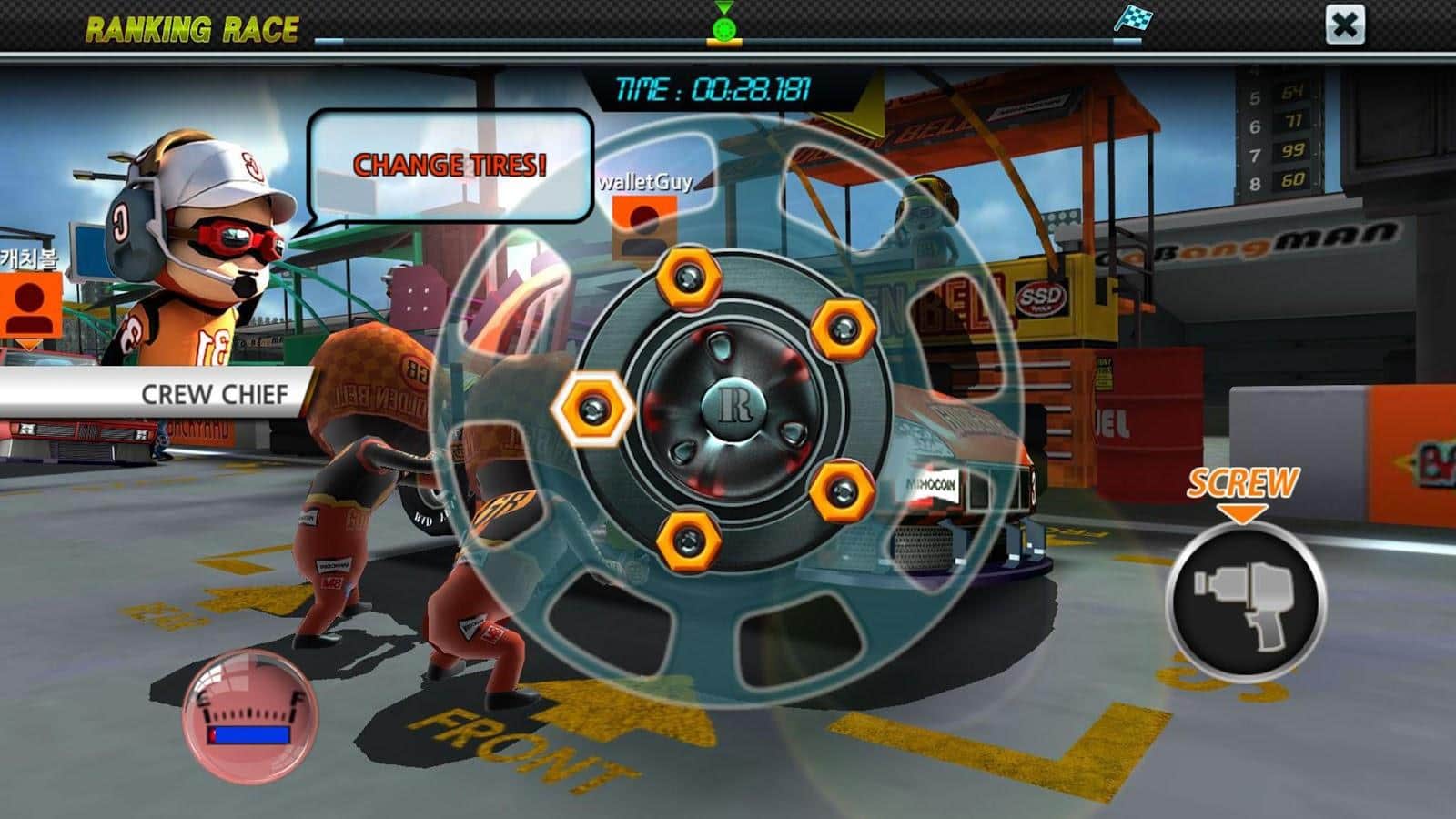Select the highlighted white-outlined lug nut
This screenshot has height=819, width=1456.
(594, 409)
